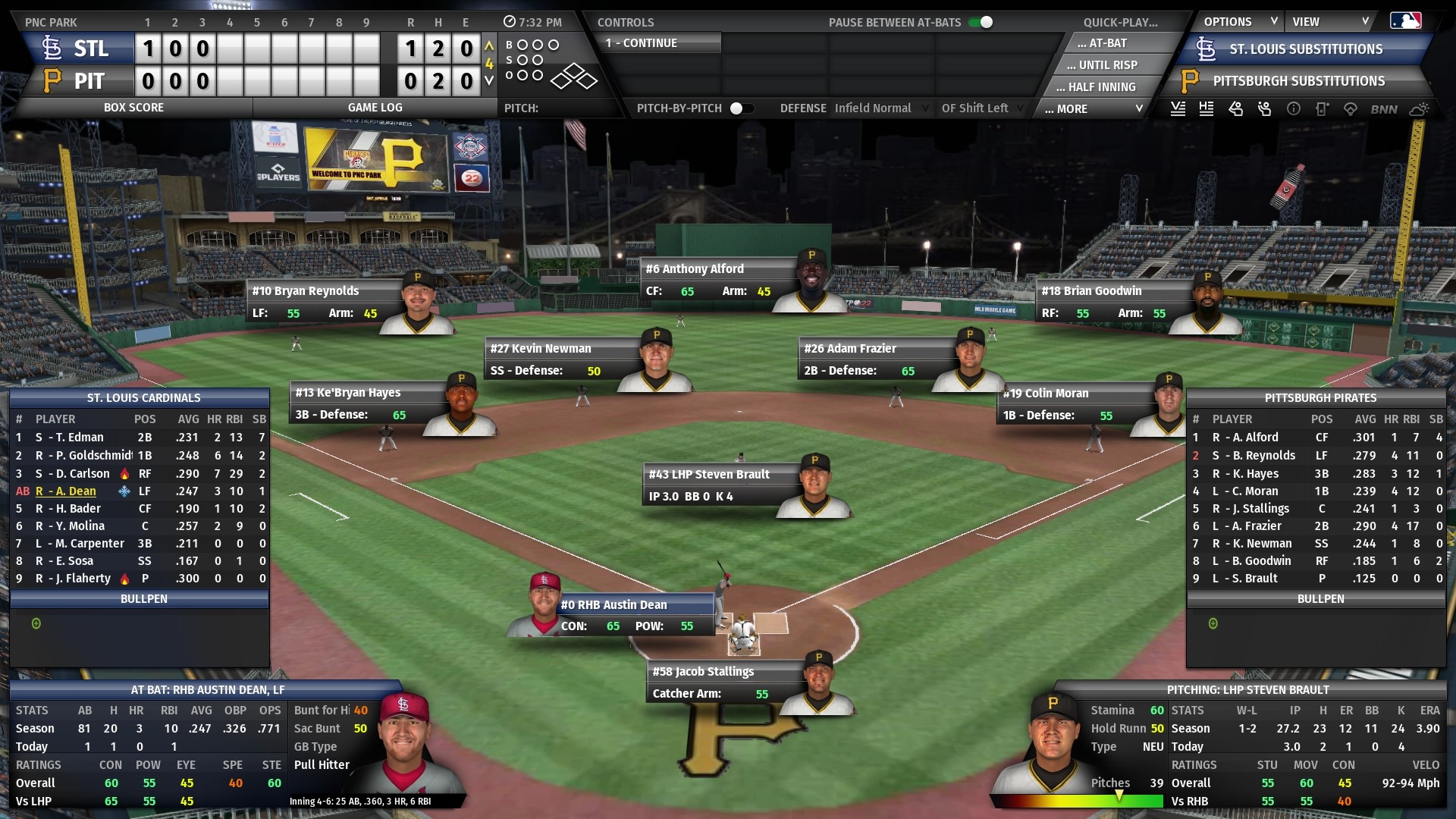Toggle Pause Between At-Bats
Screen dimensions: 1456x819
click(981, 23)
